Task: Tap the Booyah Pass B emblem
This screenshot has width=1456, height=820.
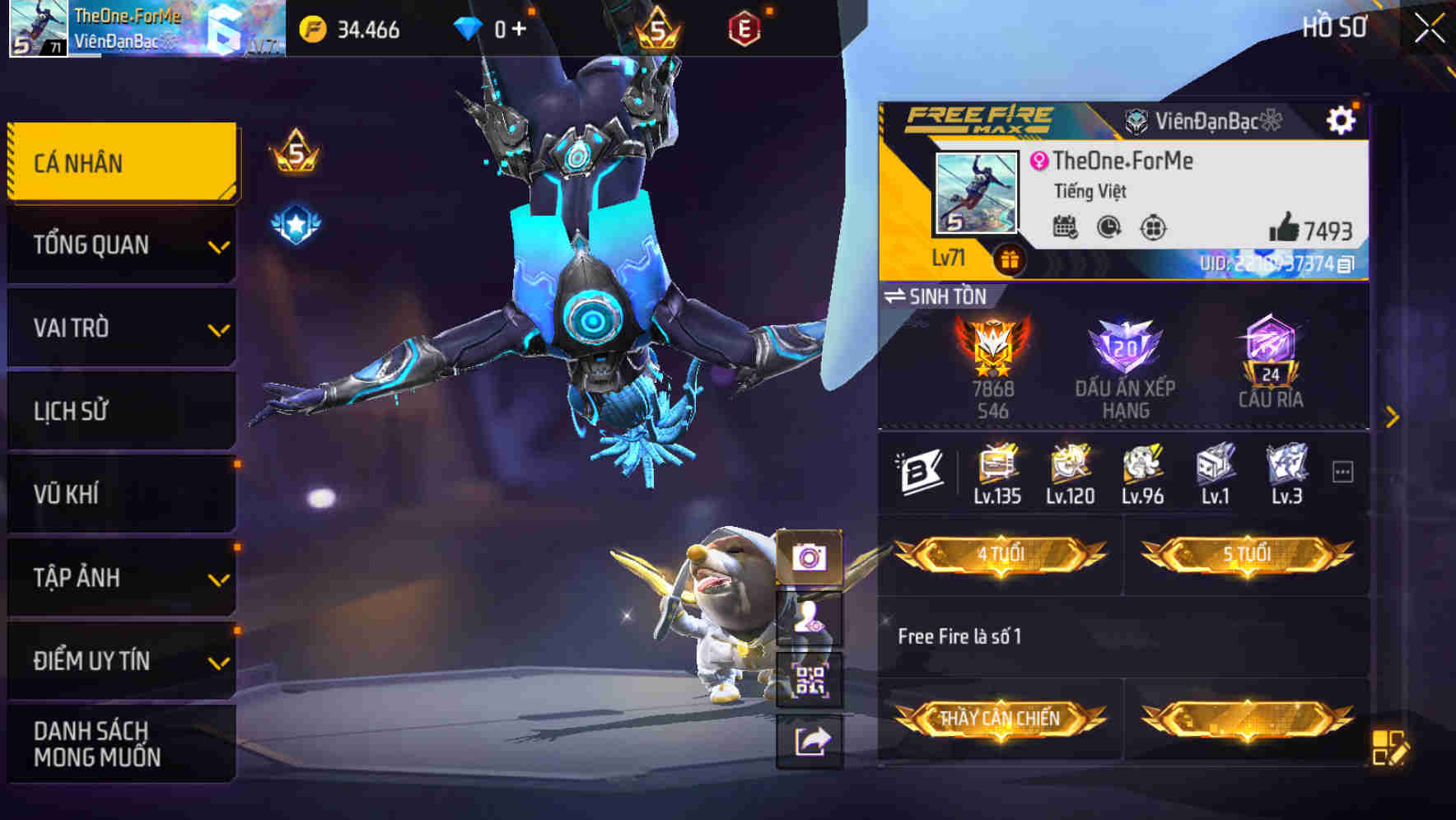Action: click(922, 469)
